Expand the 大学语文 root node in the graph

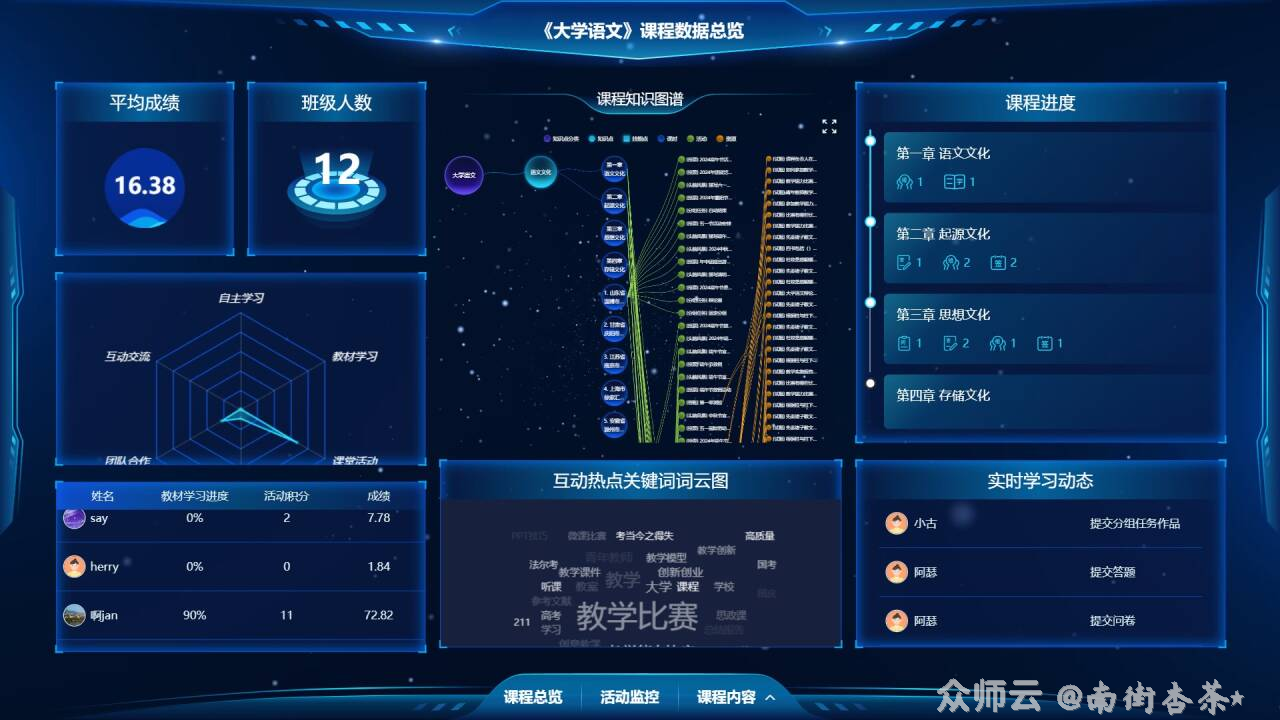coord(463,174)
